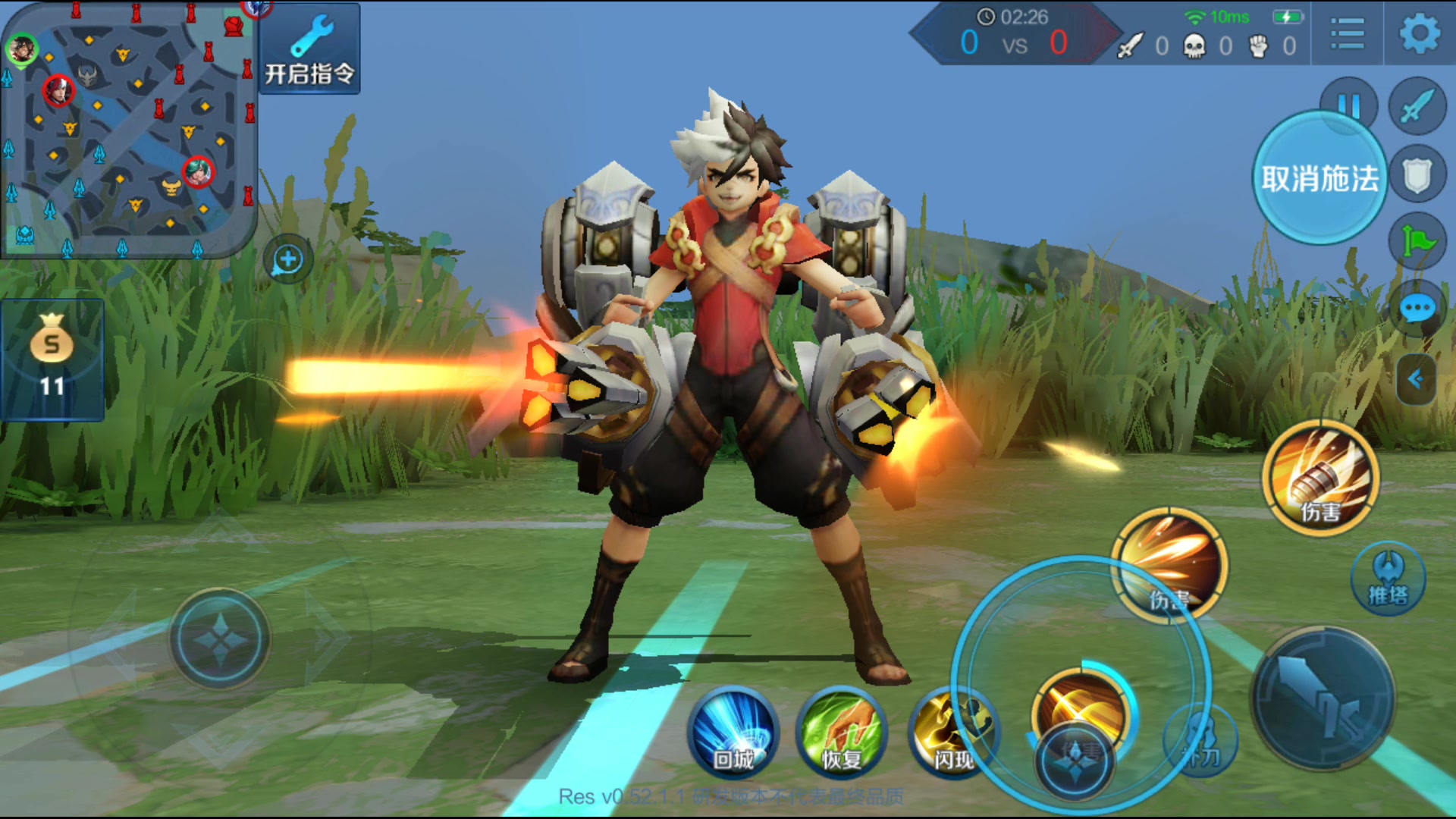This screenshot has height=819, width=1456.
Task: Tap the movement joystick pad
Action: [x=220, y=639]
